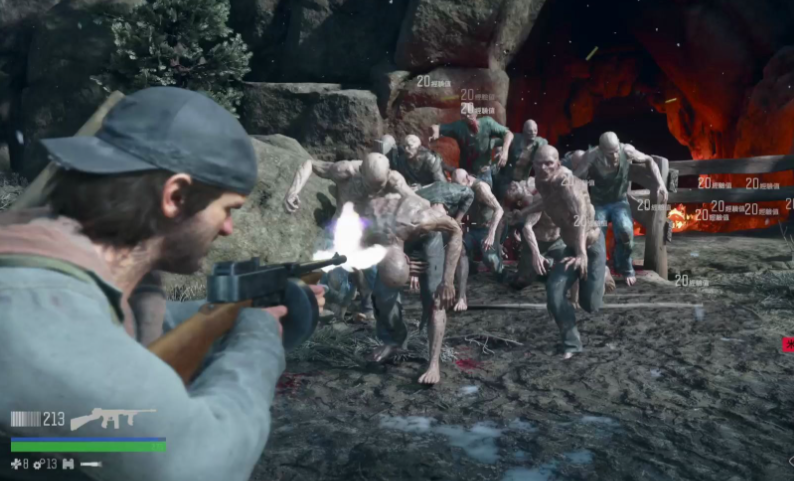Screen dimensions: 794x481
Task: Click the bandage icon showing 8
Action: pyautogui.click(x=15, y=464)
